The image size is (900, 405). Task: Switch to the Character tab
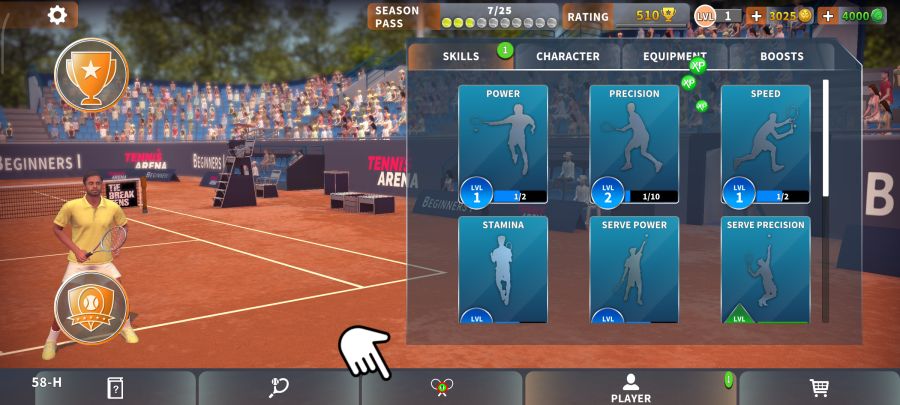568,57
